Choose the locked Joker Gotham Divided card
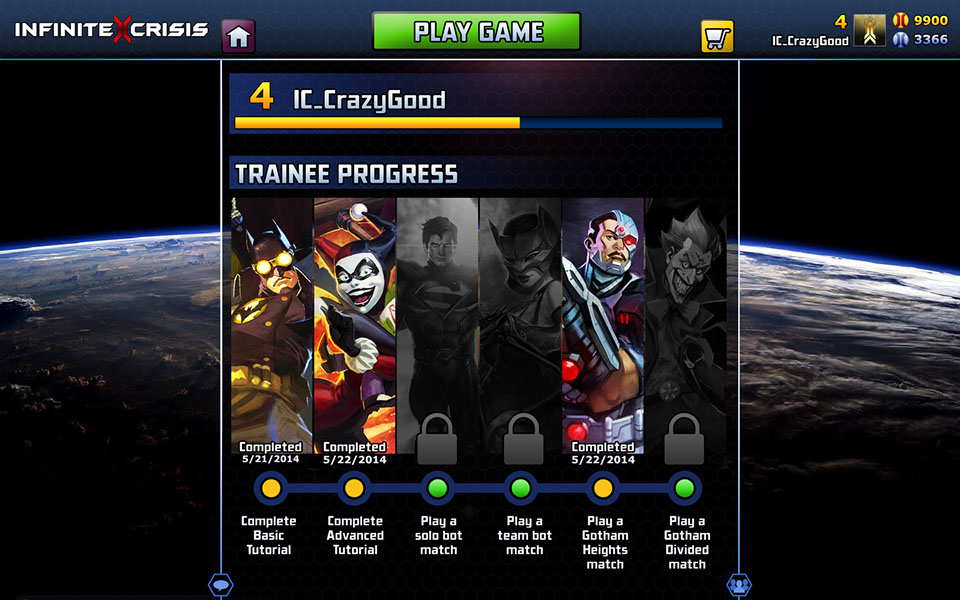 685,320
